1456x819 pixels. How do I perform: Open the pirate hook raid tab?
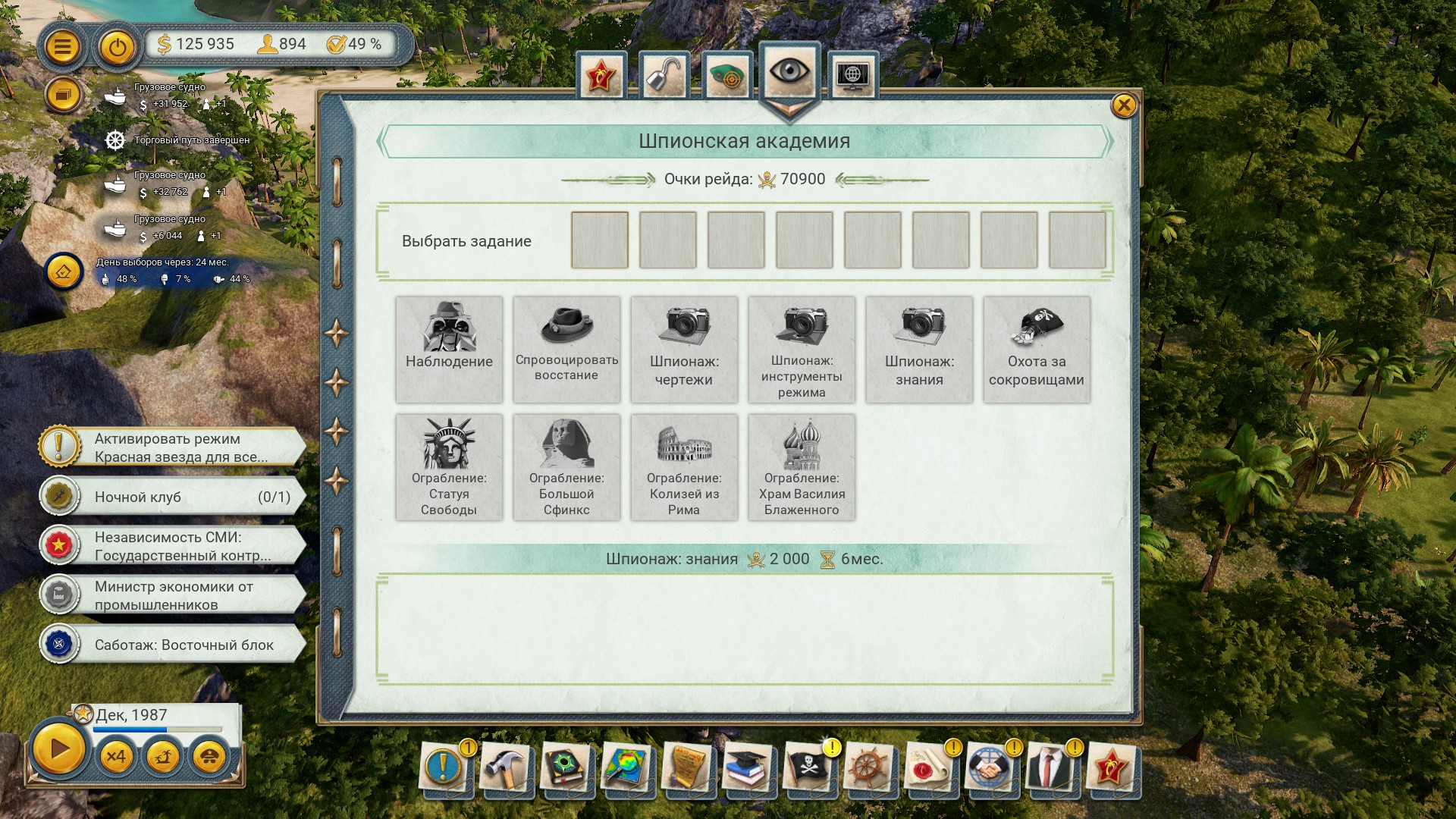click(x=664, y=76)
